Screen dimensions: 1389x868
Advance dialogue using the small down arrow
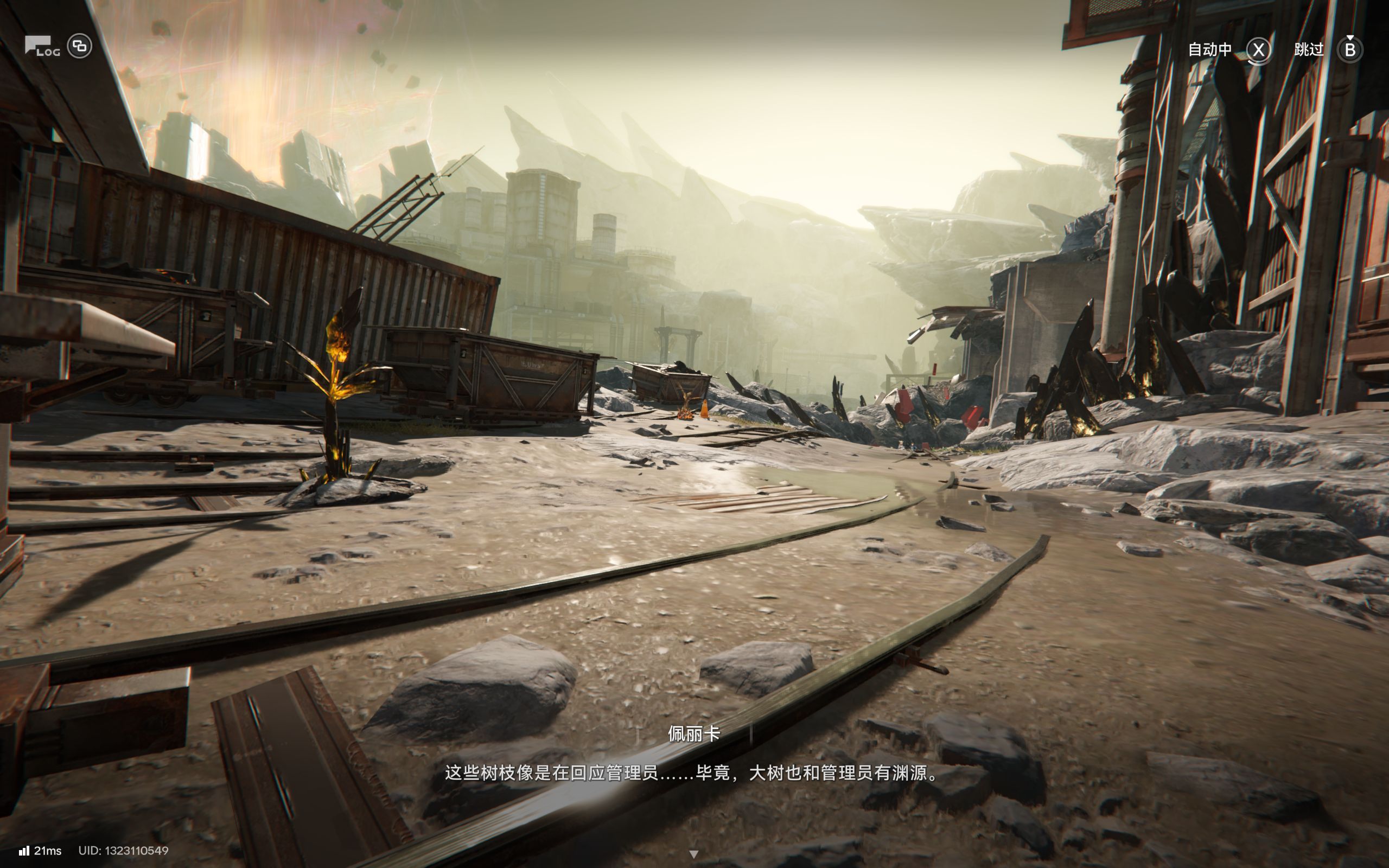(693, 854)
